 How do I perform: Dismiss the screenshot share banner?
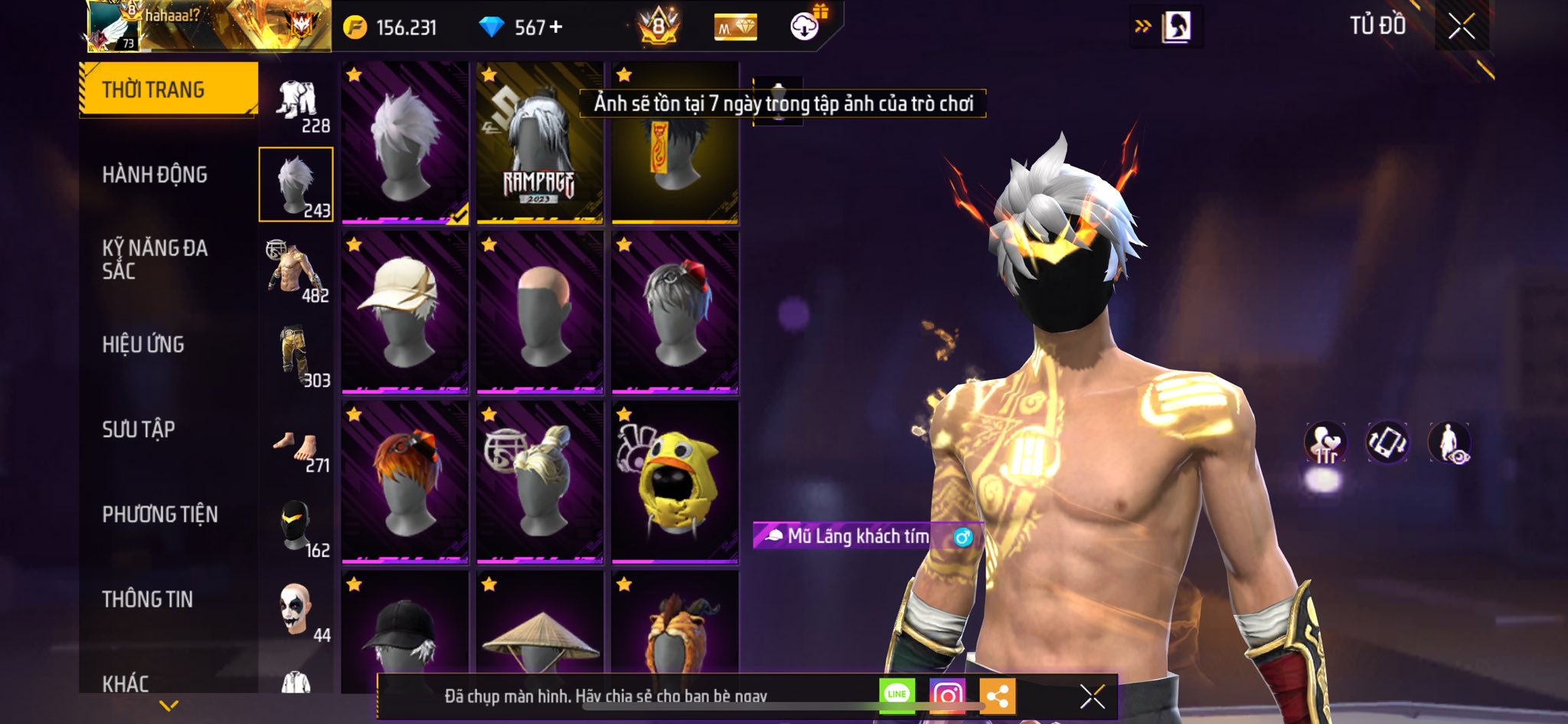pos(1092,696)
